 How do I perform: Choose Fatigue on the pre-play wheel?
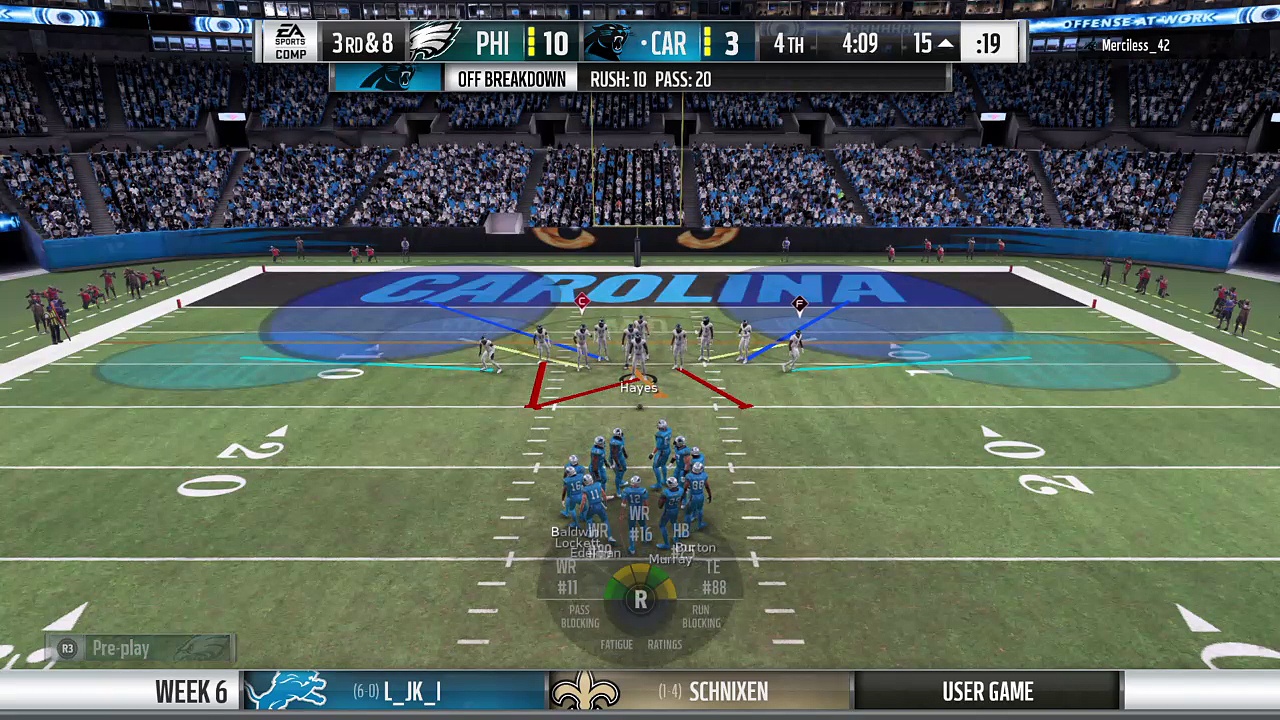coord(616,645)
